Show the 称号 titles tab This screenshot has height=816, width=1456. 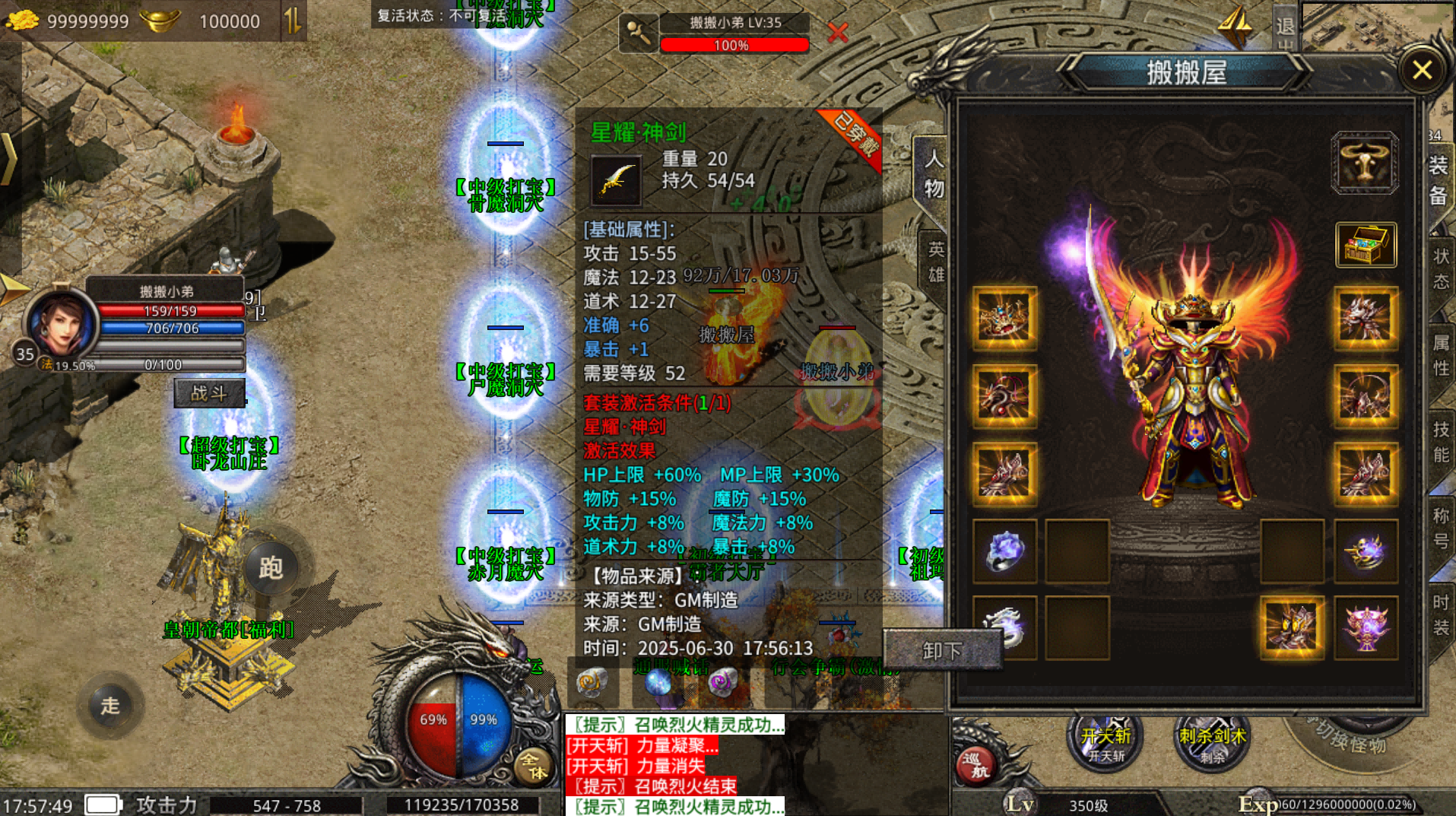pyautogui.click(x=1441, y=528)
